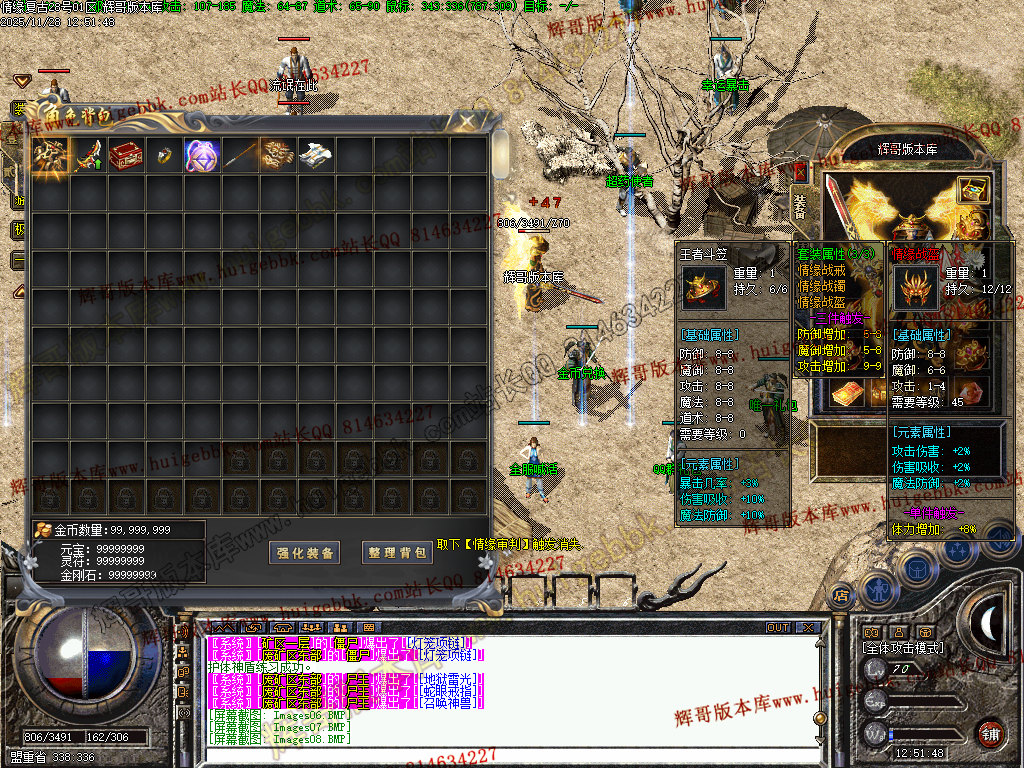The image size is (1024, 768).
Task: Close the chat window with its X
Action: (807, 628)
